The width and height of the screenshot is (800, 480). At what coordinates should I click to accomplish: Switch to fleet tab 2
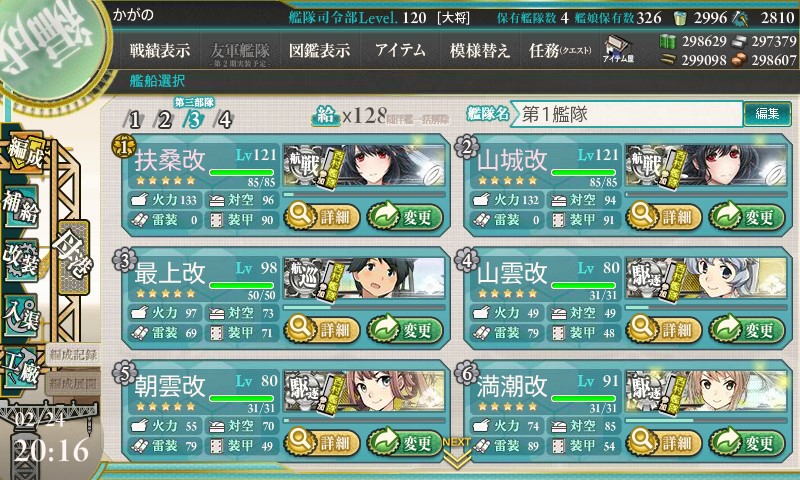tap(164, 121)
